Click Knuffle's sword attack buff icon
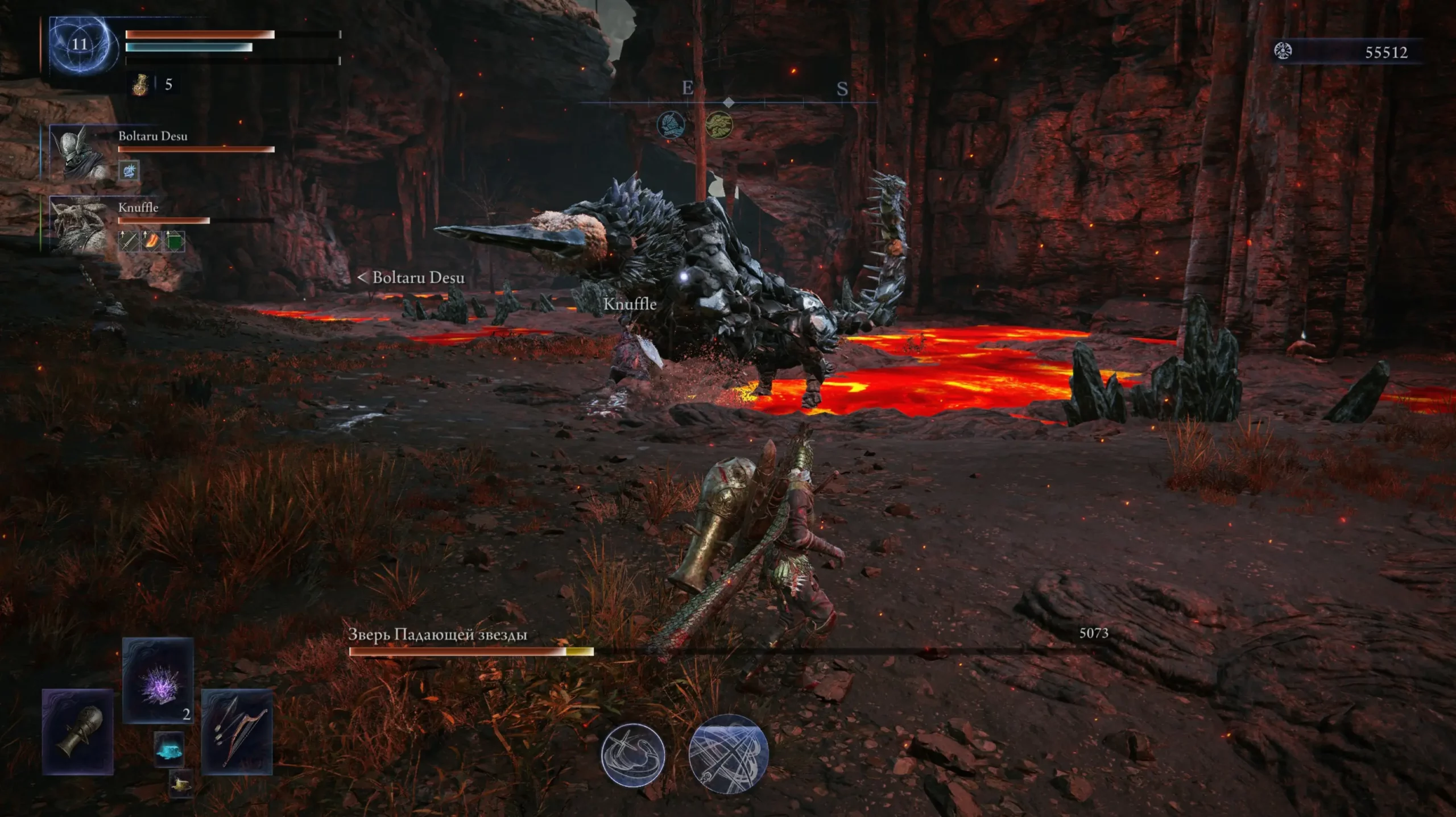This screenshot has height=817, width=1456. tap(129, 240)
